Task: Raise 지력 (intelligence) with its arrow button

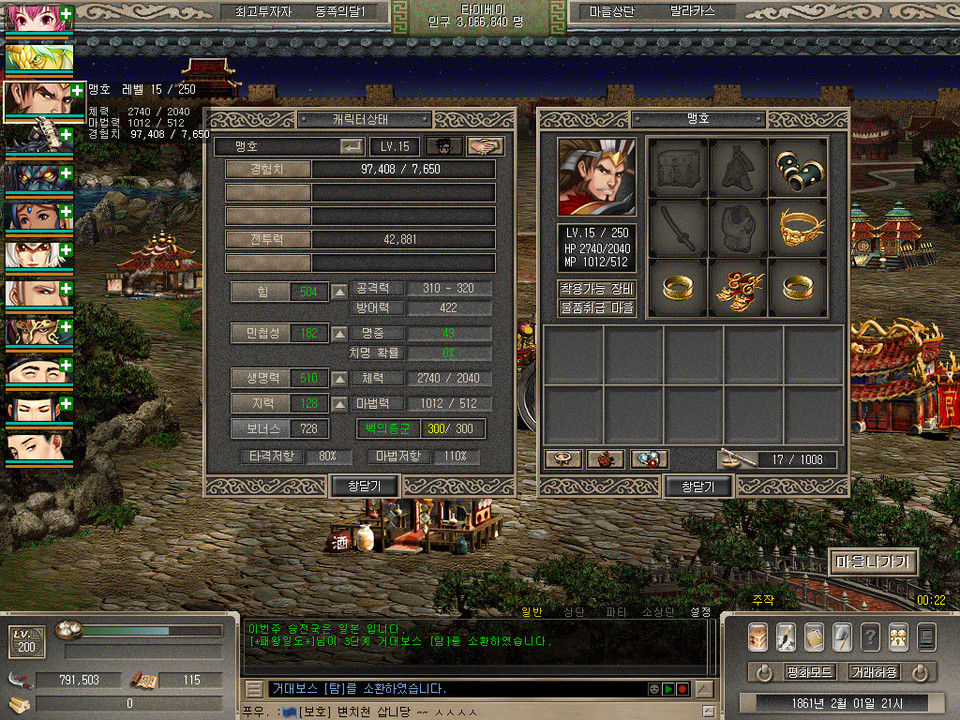Action: click(340, 404)
